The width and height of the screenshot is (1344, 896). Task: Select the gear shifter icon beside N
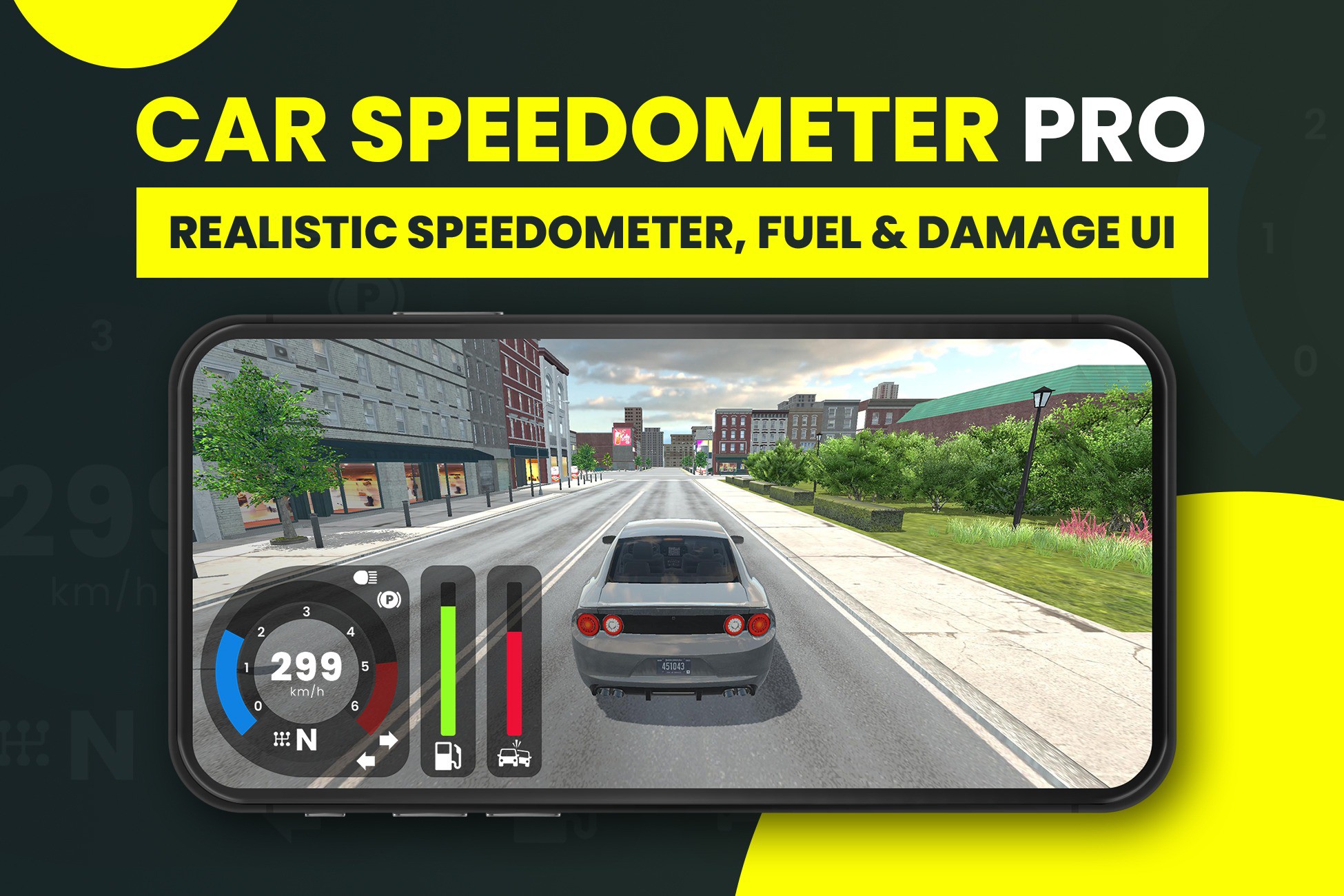(x=283, y=739)
